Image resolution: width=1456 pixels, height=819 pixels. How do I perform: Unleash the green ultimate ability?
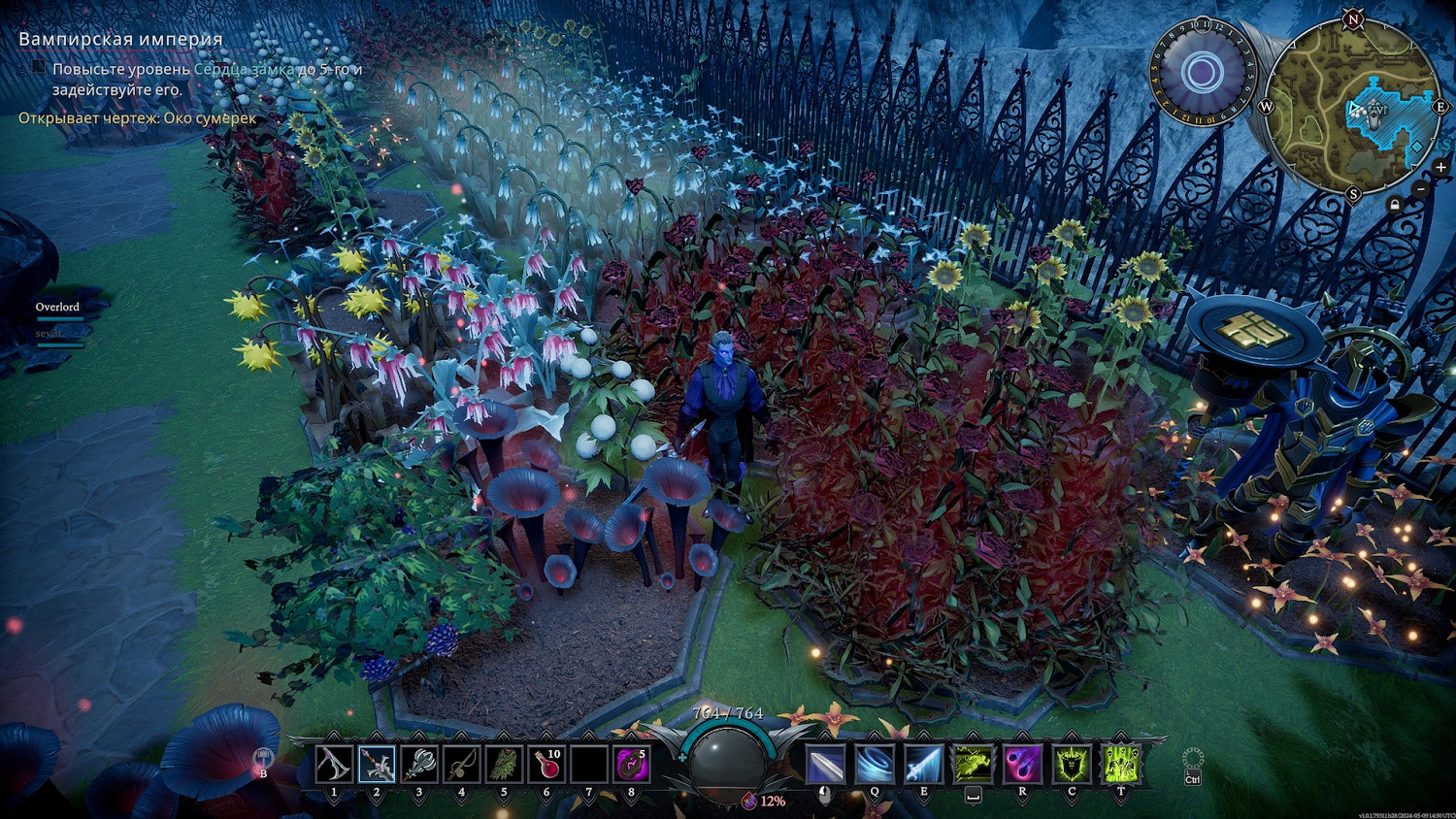1121,765
